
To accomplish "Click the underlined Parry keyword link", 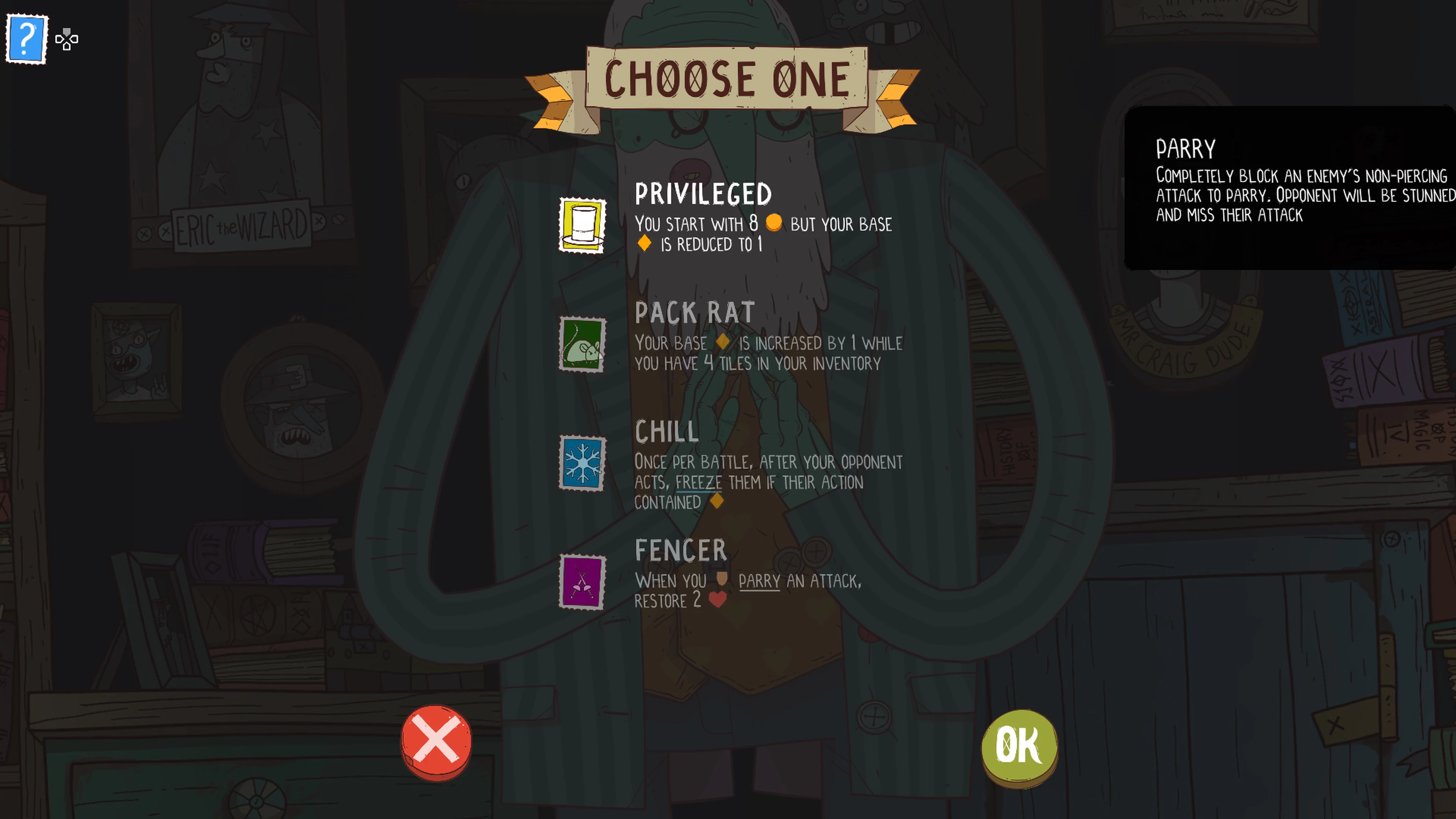I will (759, 581).
